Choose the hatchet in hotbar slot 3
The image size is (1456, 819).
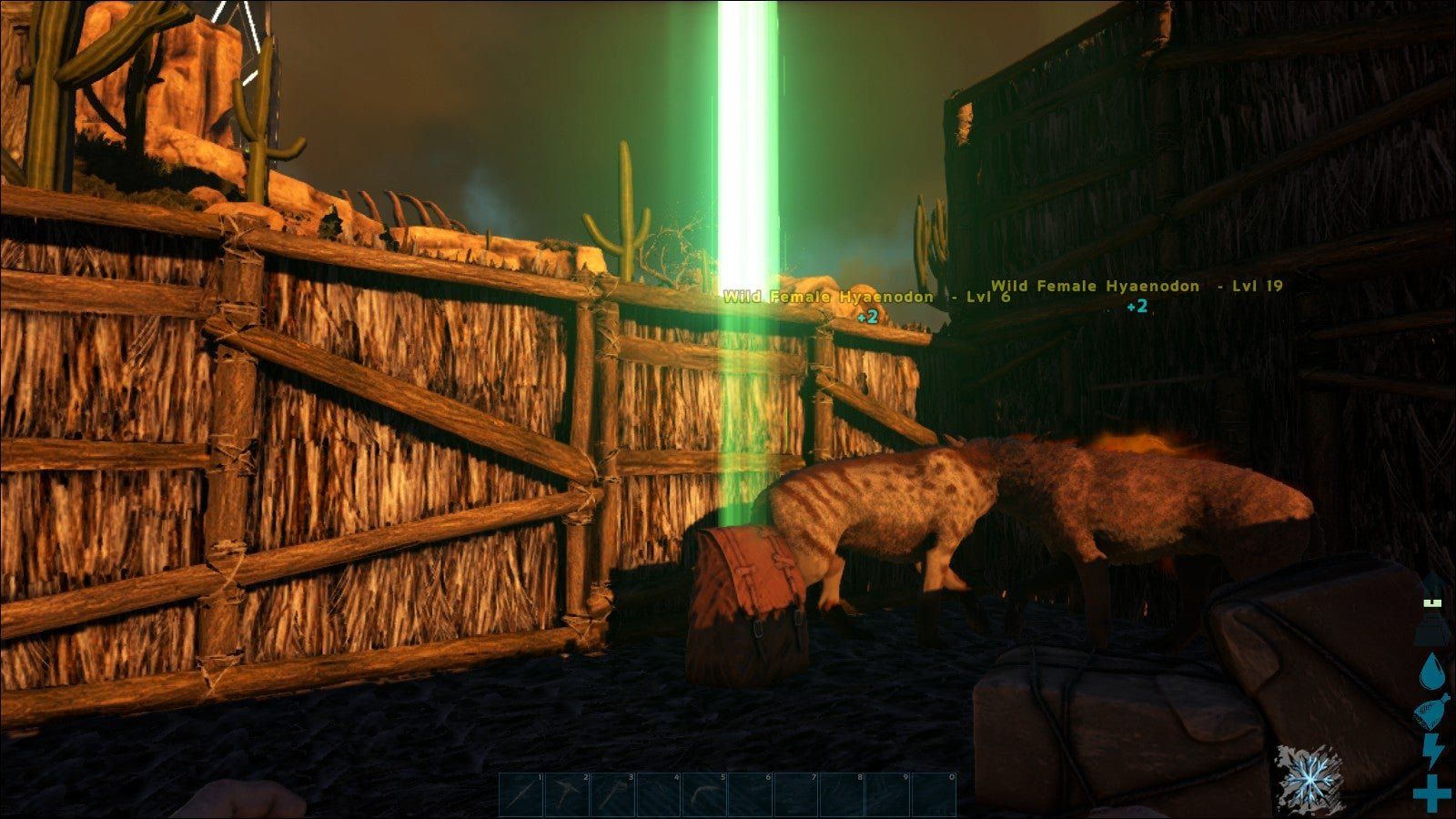(x=612, y=794)
